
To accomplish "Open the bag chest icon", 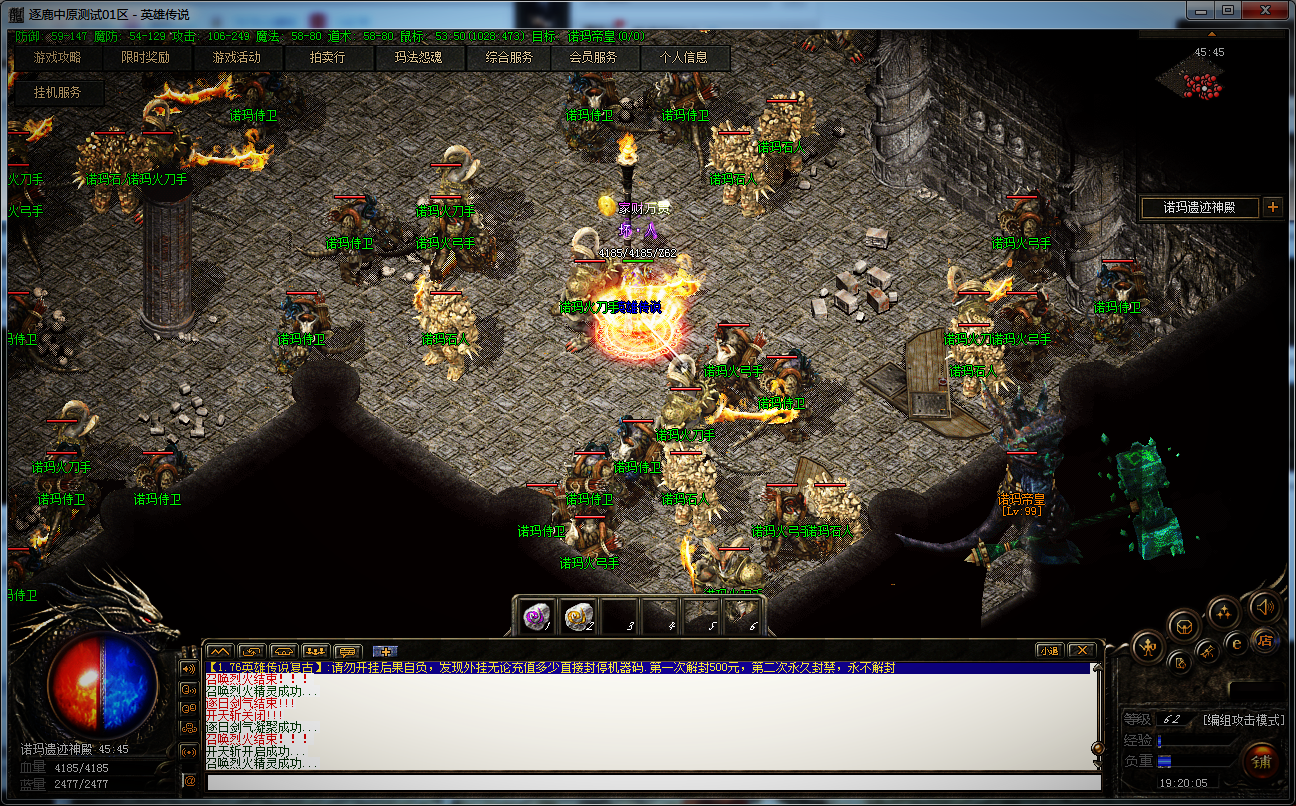I will (1185, 626).
